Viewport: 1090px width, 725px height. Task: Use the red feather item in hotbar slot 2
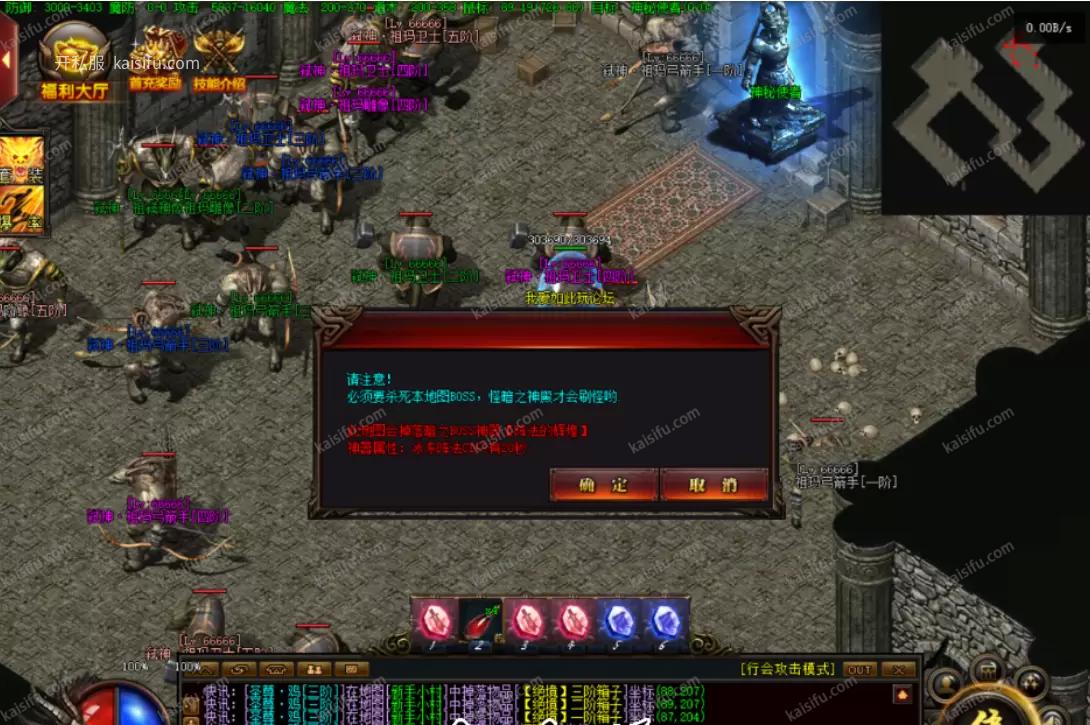480,622
